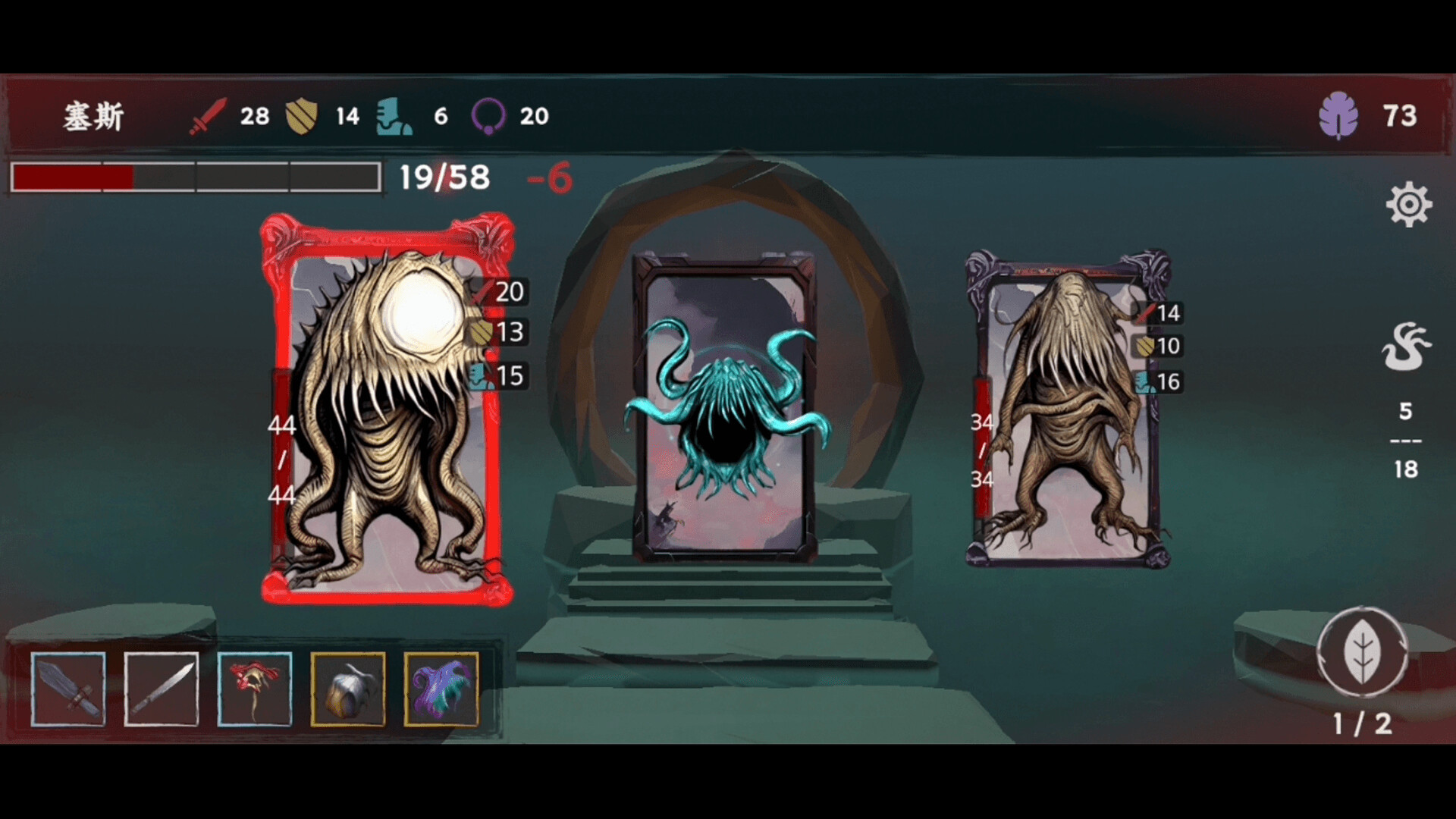
Task: Select the broken sword inventory slot
Action: coord(67,689)
